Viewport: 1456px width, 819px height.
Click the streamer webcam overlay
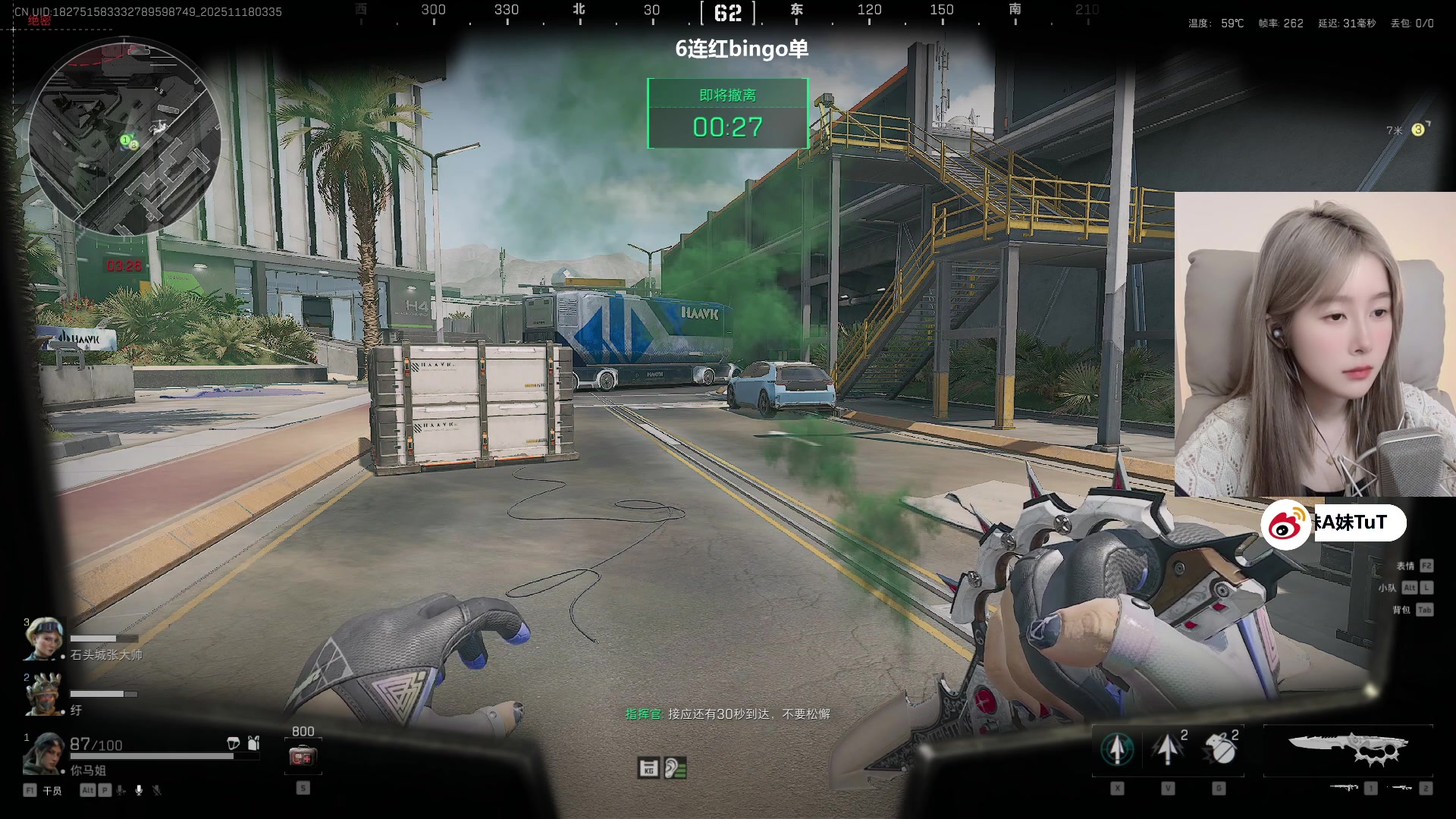1315,344
